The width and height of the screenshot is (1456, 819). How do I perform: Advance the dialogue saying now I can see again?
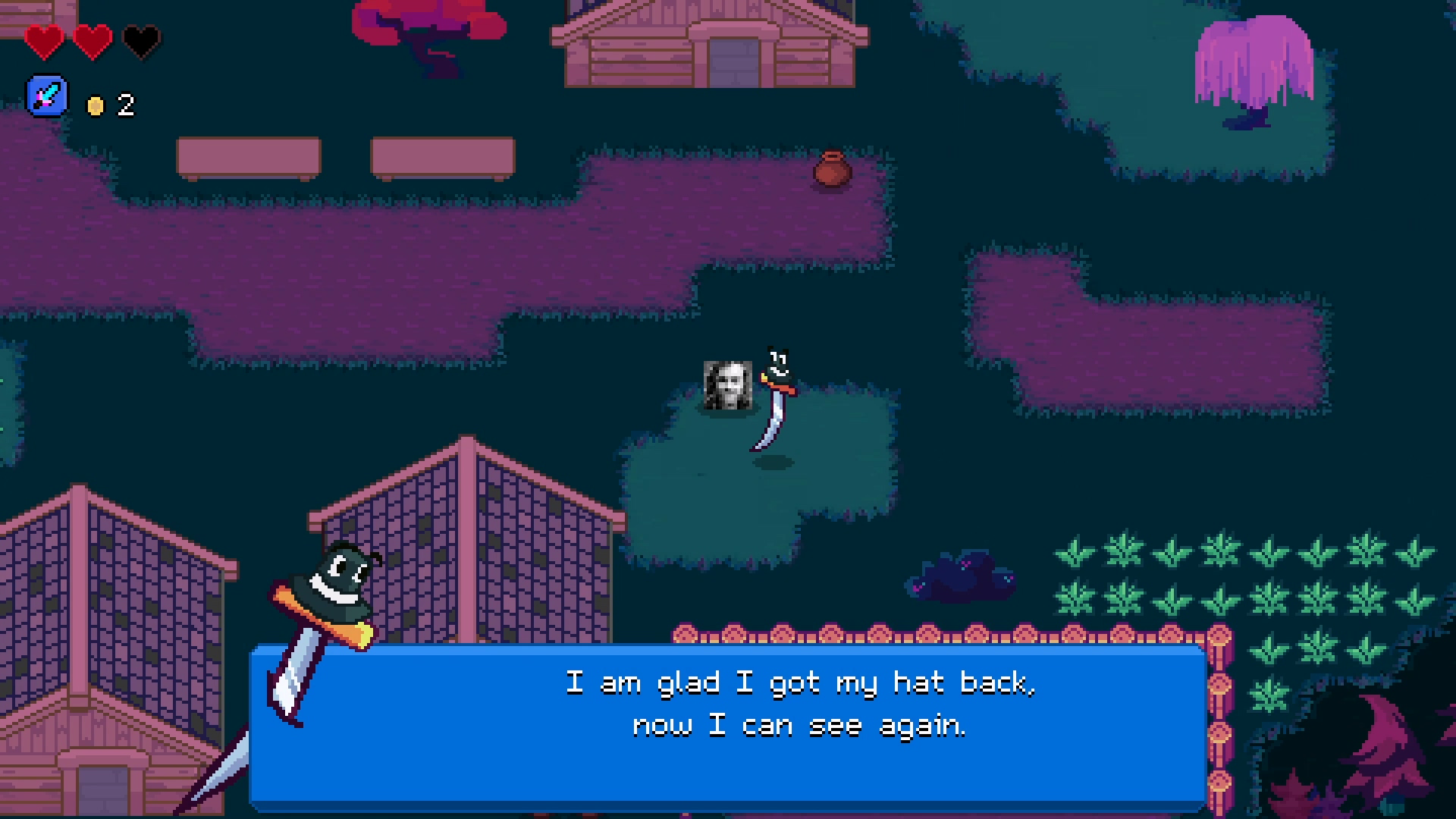tap(800, 724)
